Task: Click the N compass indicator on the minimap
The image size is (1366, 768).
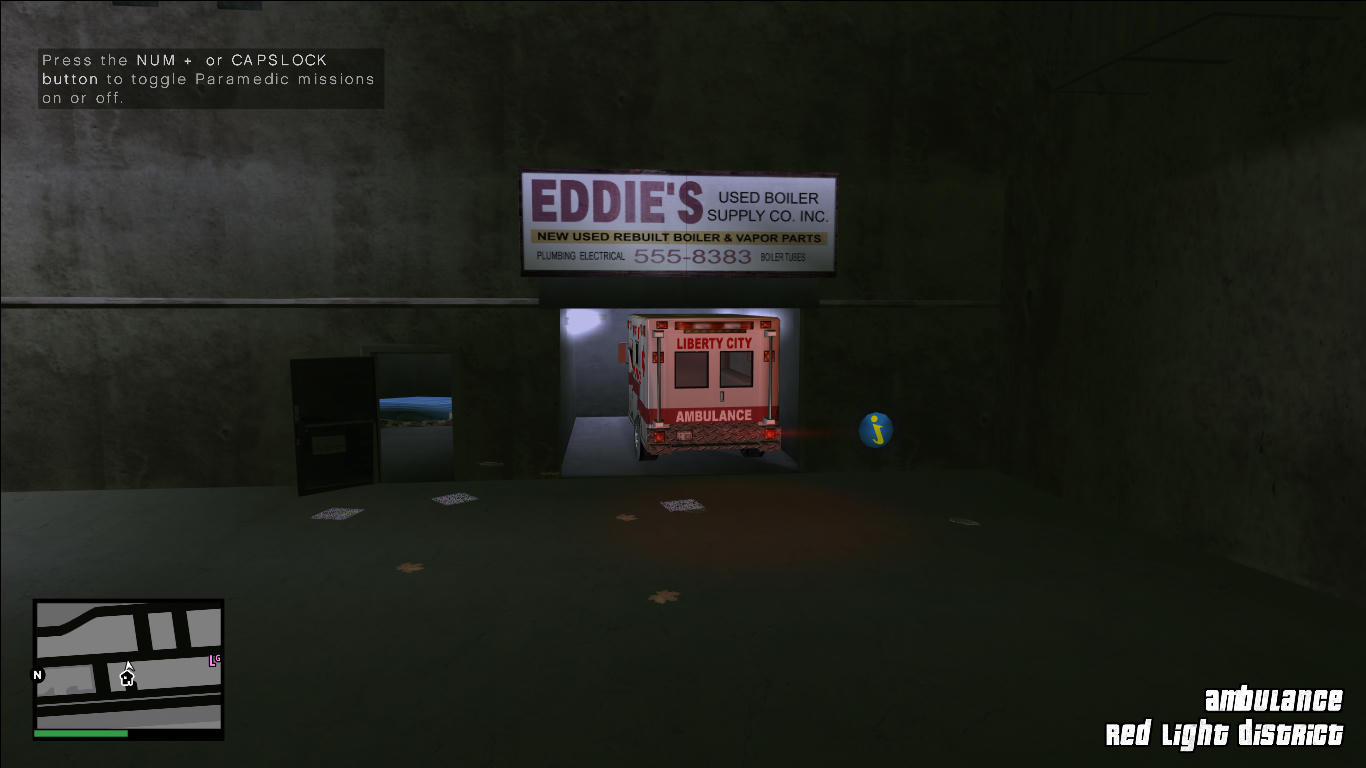Action: (38, 674)
